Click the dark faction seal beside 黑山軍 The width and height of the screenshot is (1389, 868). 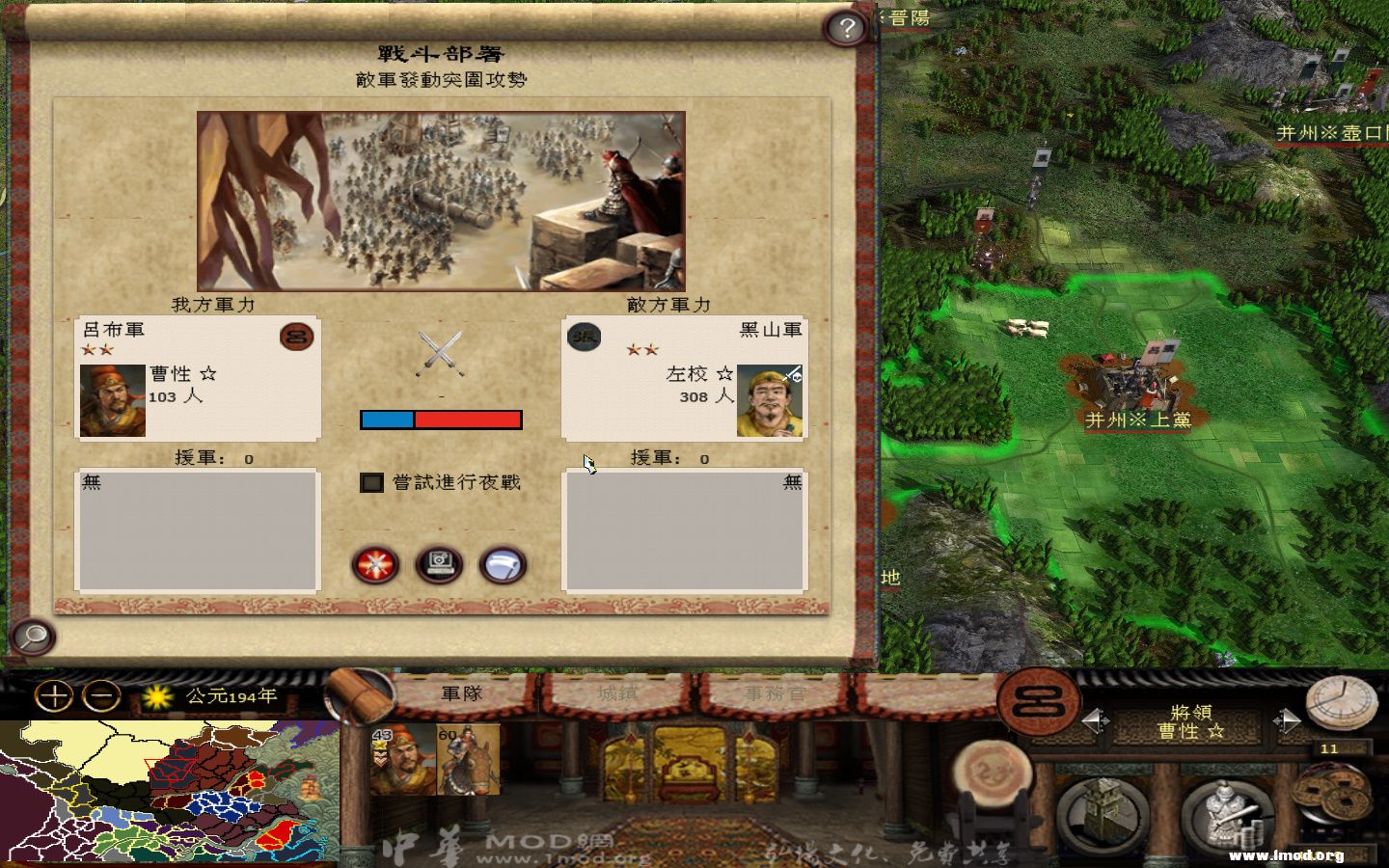pyautogui.click(x=584, y=339)
